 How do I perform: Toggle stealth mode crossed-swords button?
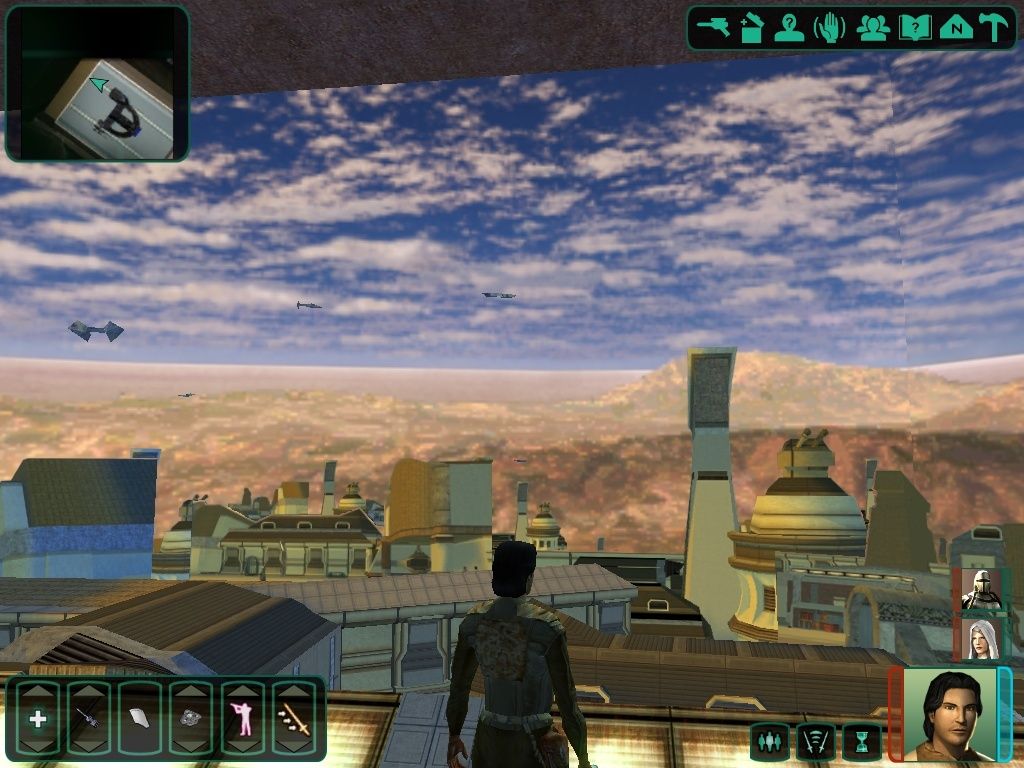coord(816,742)
